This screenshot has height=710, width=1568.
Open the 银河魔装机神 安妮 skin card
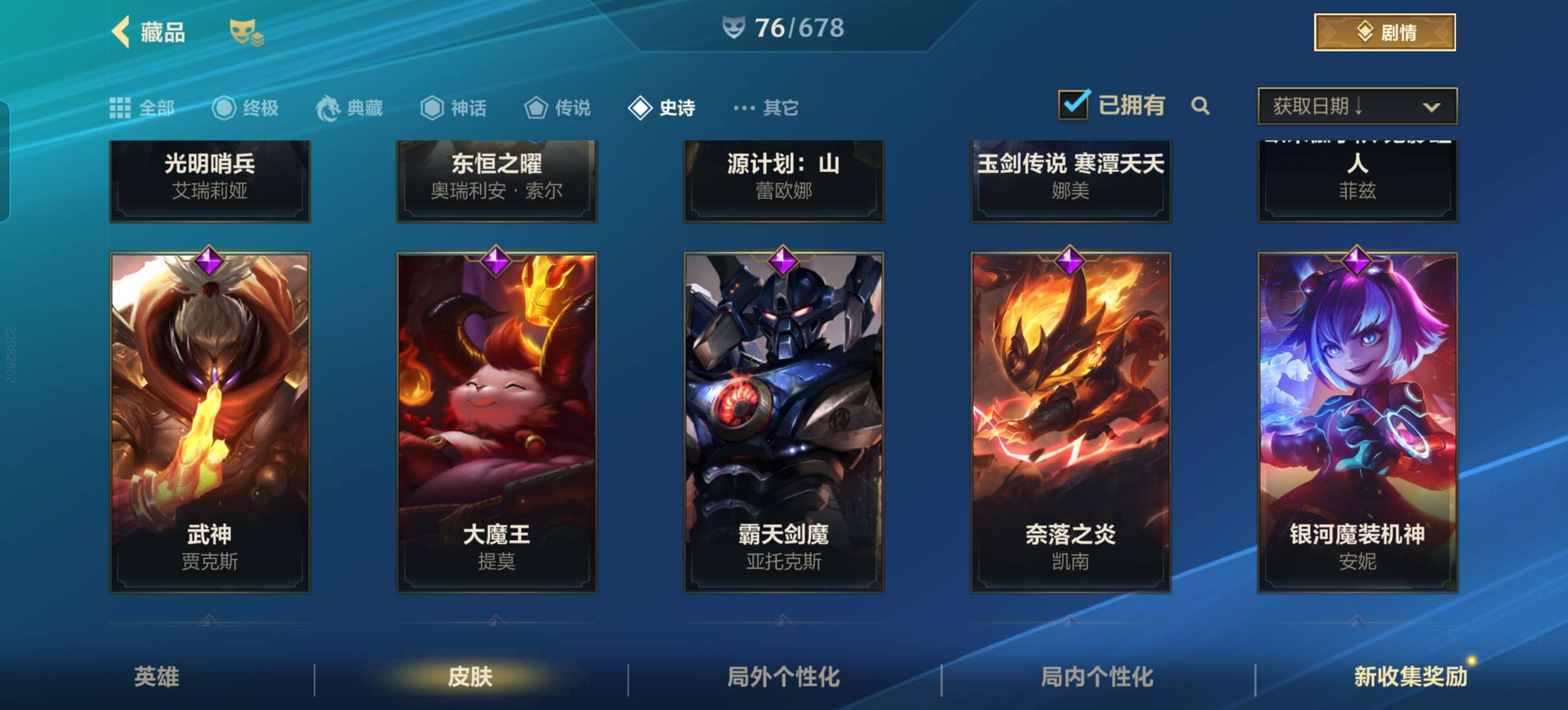click(1358, 421)
